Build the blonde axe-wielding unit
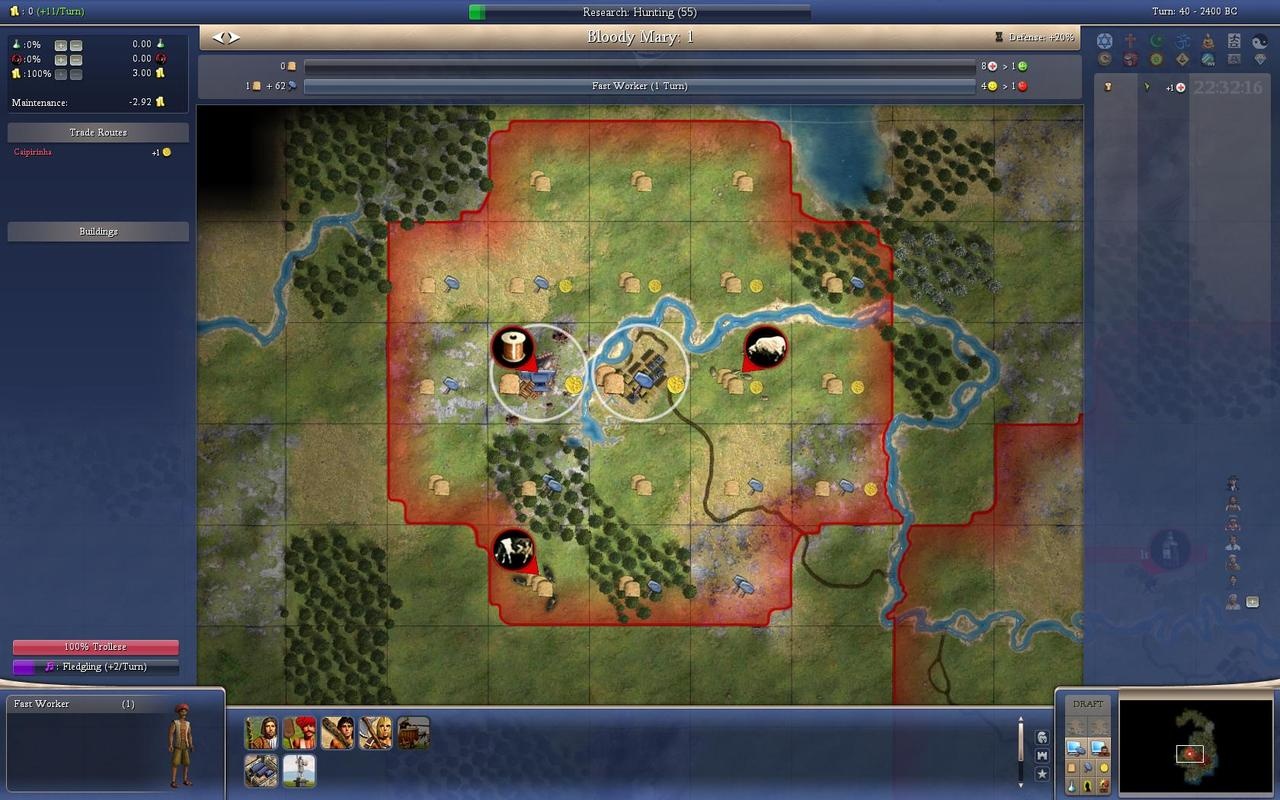The width and height of the screenshot is (1280, 800). coord(375,733)
